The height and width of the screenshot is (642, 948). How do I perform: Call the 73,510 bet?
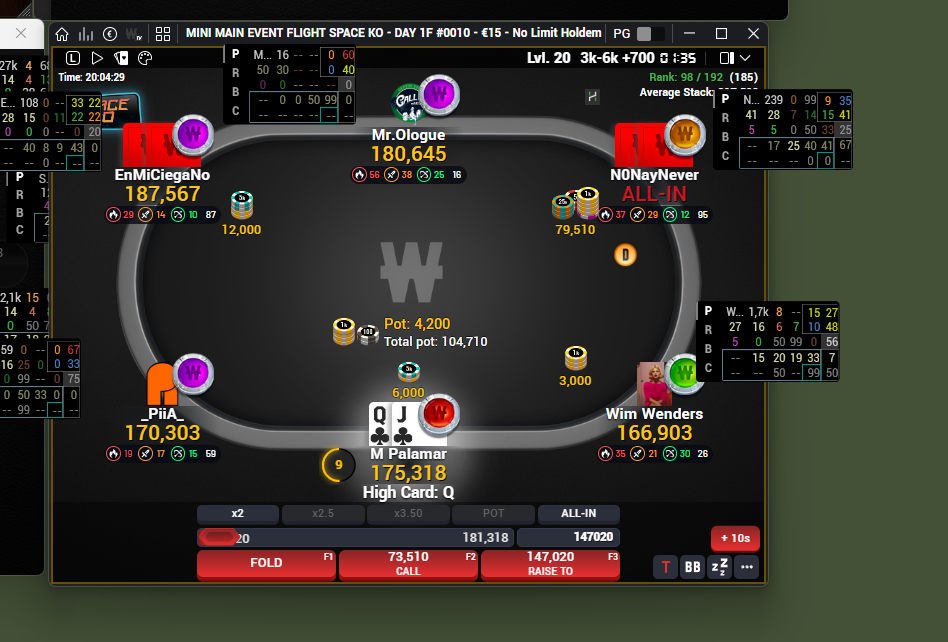[408, 564]
